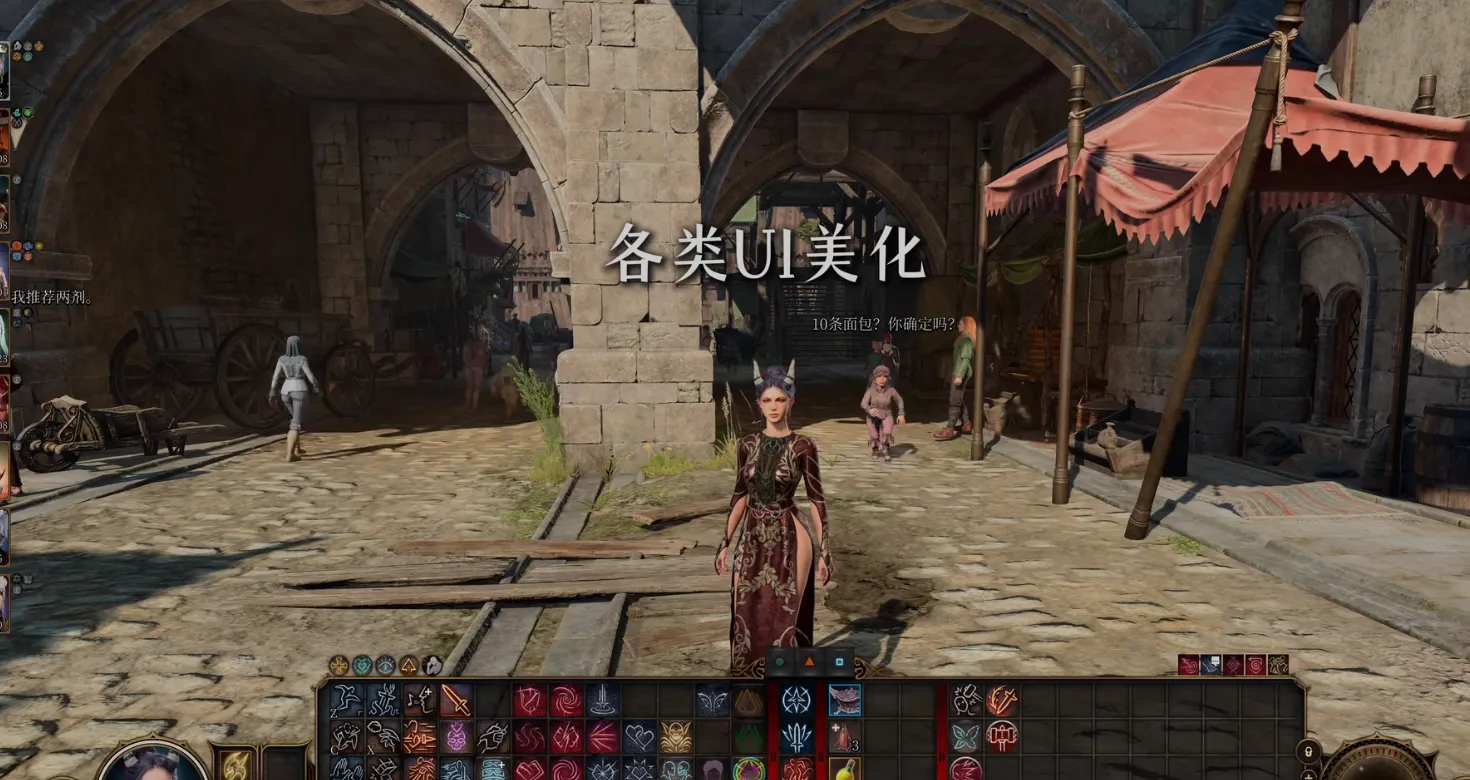Toggle the blue spell slot filter

(x=841, y=662)
